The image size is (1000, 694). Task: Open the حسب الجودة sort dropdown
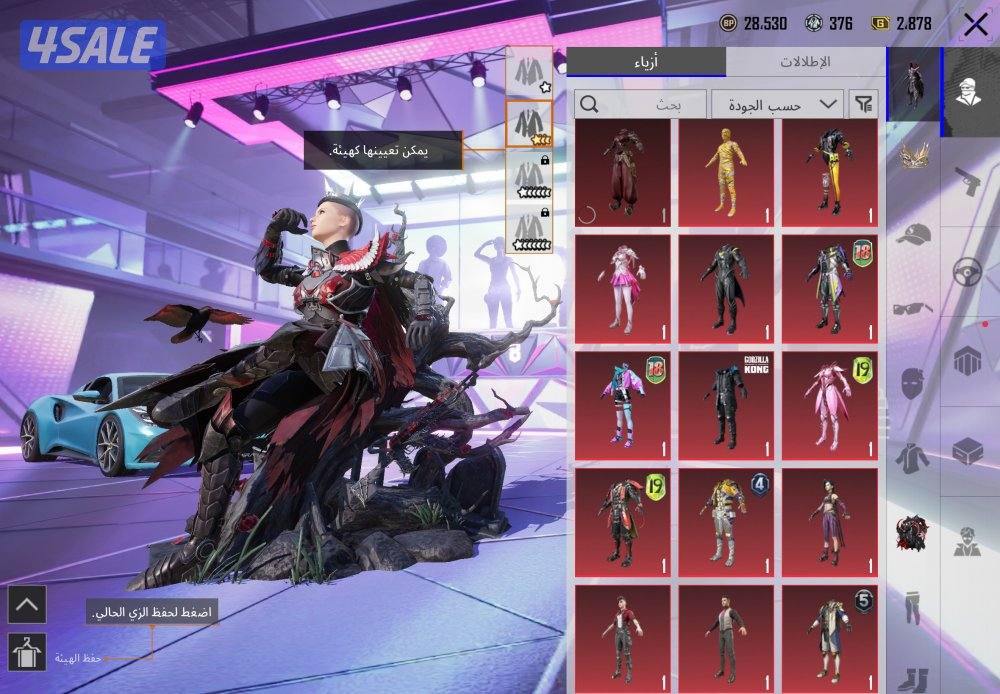(776, 103)
